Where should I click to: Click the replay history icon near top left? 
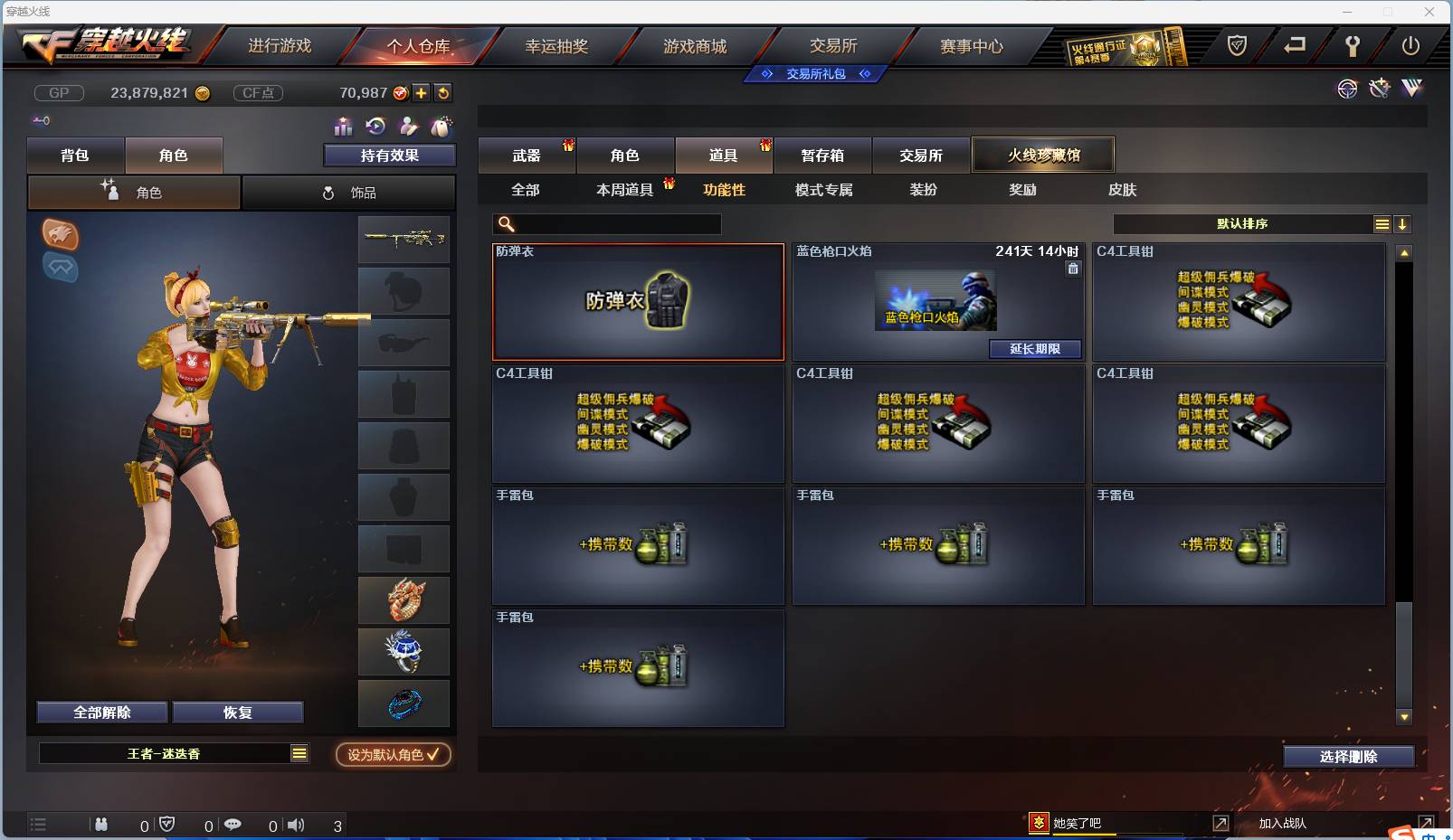tap(374, 128)
